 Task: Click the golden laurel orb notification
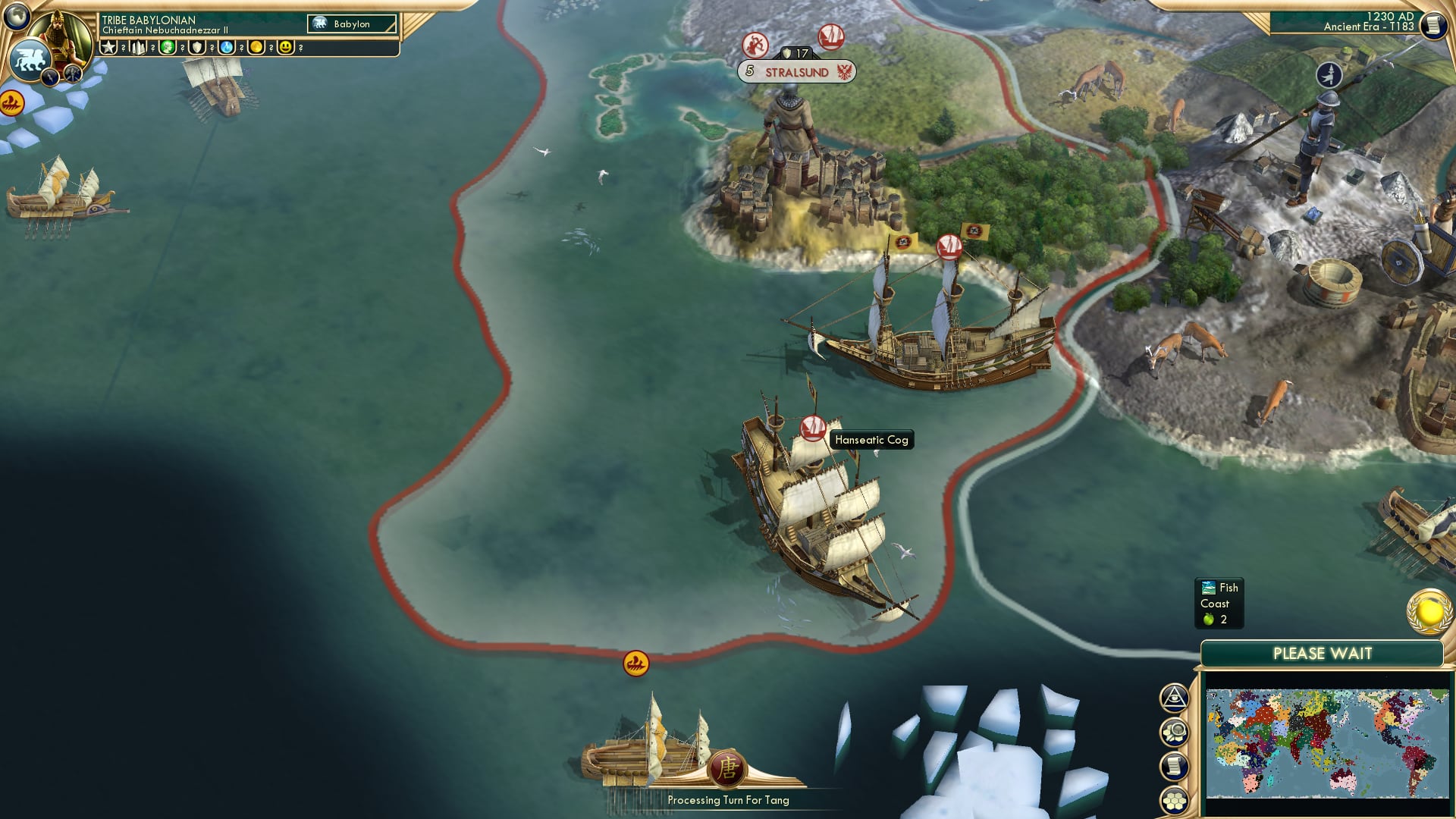(1429, 612)
